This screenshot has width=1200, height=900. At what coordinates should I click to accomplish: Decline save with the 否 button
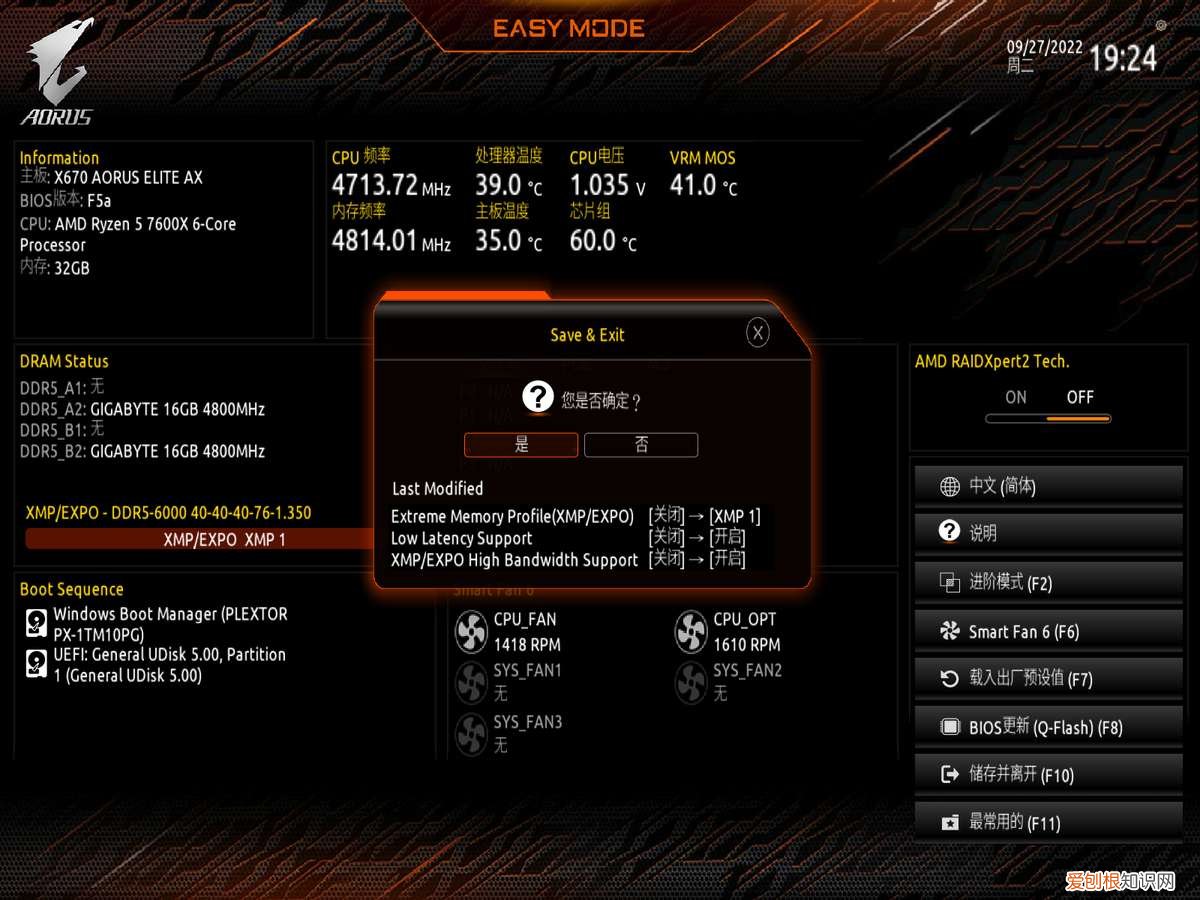(x=641, y=445)
